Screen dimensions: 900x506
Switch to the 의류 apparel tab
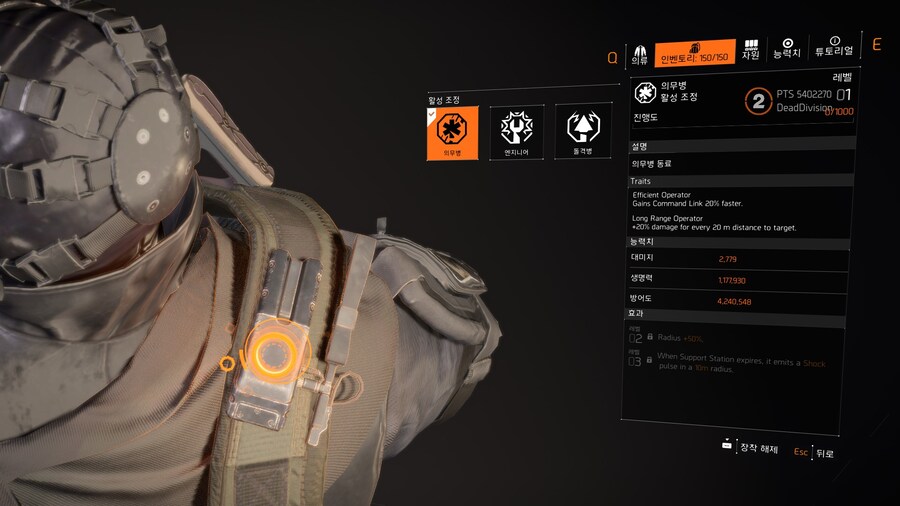[x=641, y=53]
